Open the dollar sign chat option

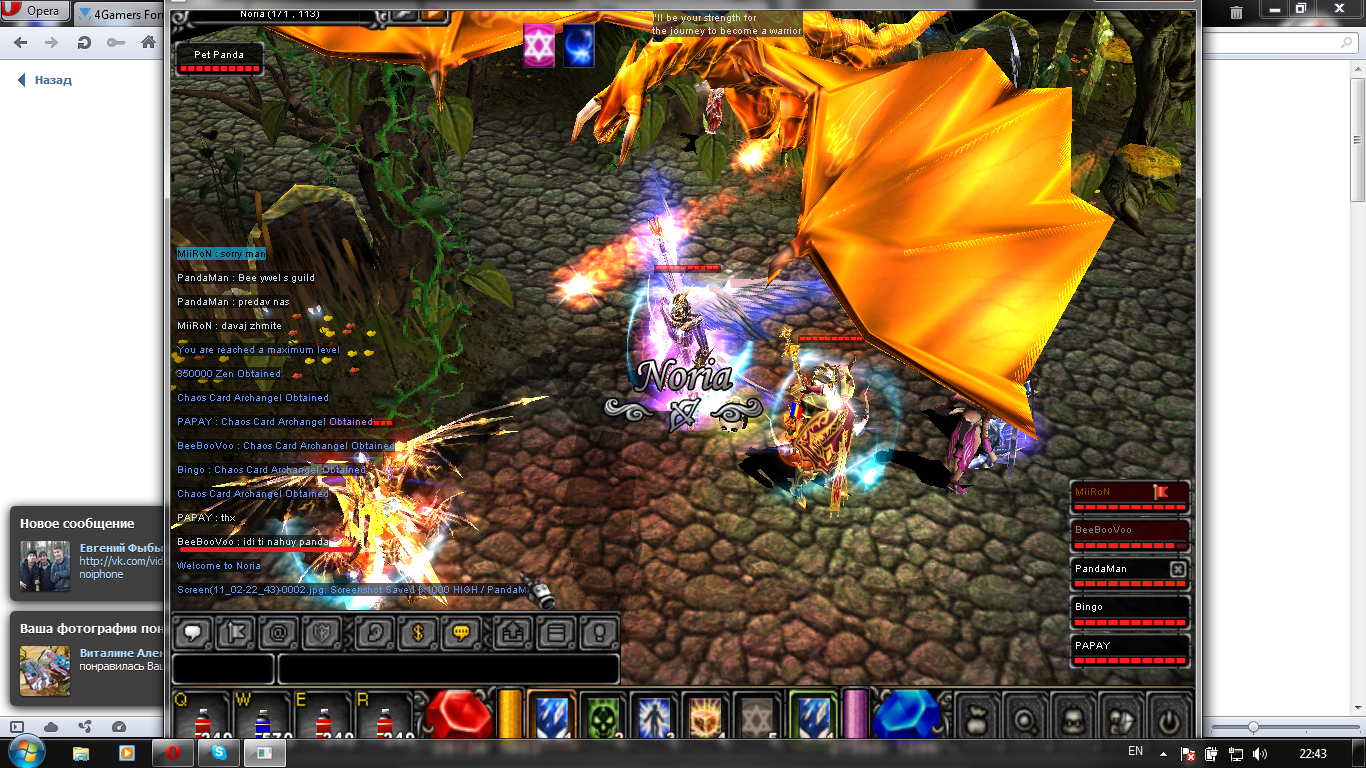point(418,632)
